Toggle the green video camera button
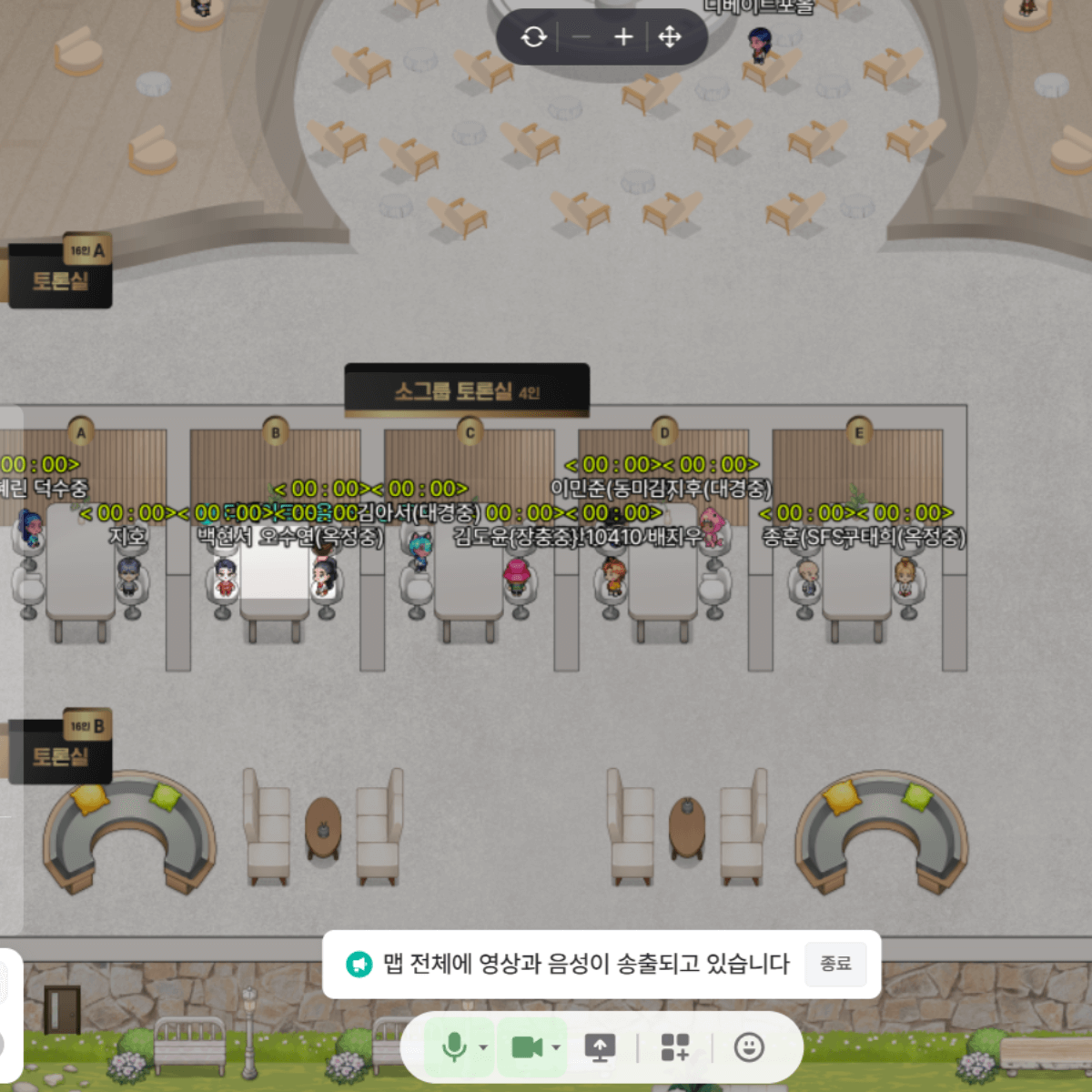 tap(527, 1047)
